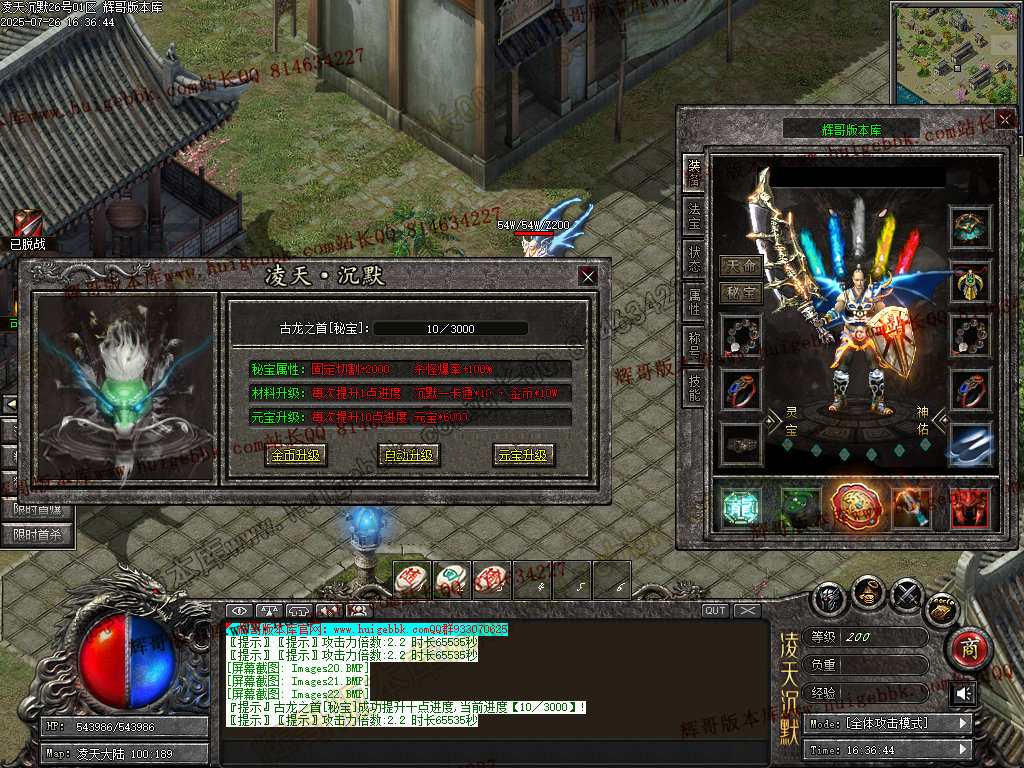Close the character equipment panel

click(1004, 119)
